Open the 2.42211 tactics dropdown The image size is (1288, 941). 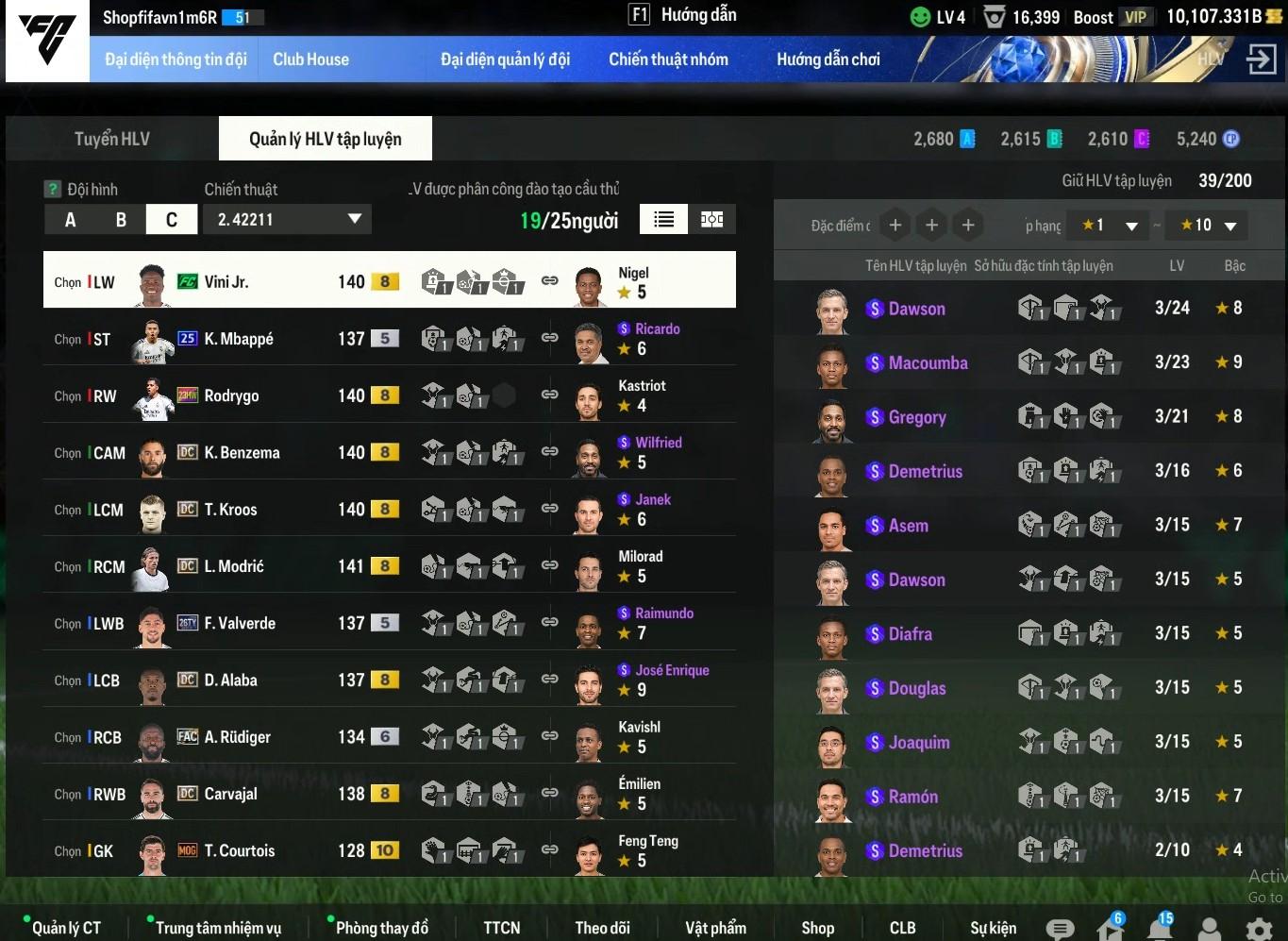click(x=289, y=220)
